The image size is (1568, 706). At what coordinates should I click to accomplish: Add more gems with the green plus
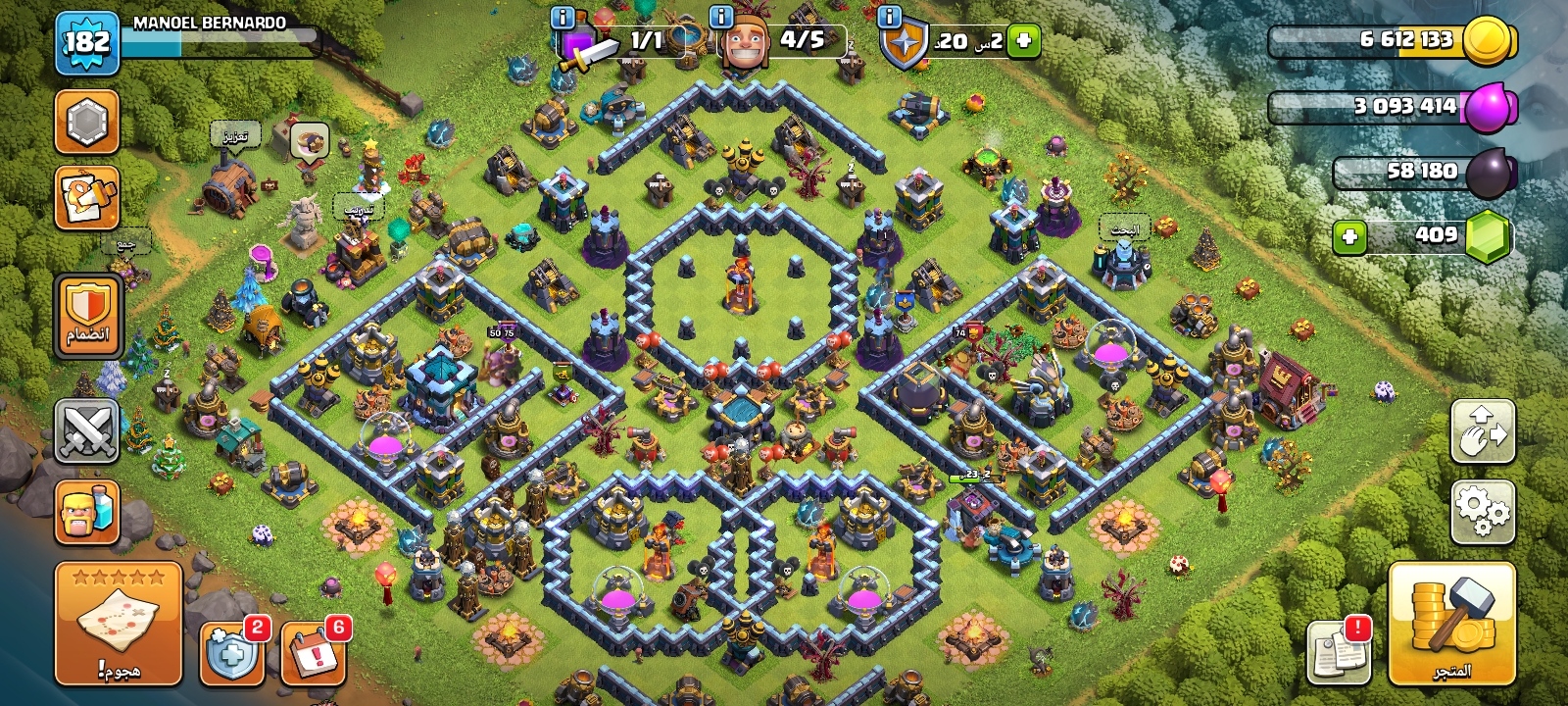pyautogui.click(x=1349, y=236)
